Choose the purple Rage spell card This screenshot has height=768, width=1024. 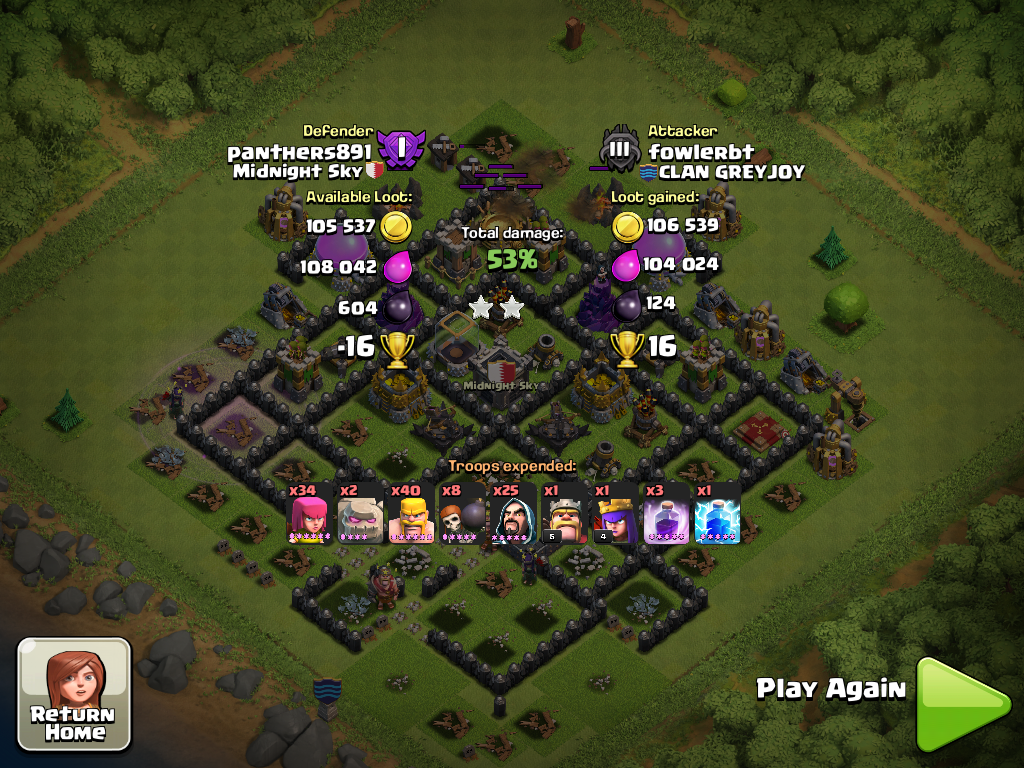[x=668, y=514]
